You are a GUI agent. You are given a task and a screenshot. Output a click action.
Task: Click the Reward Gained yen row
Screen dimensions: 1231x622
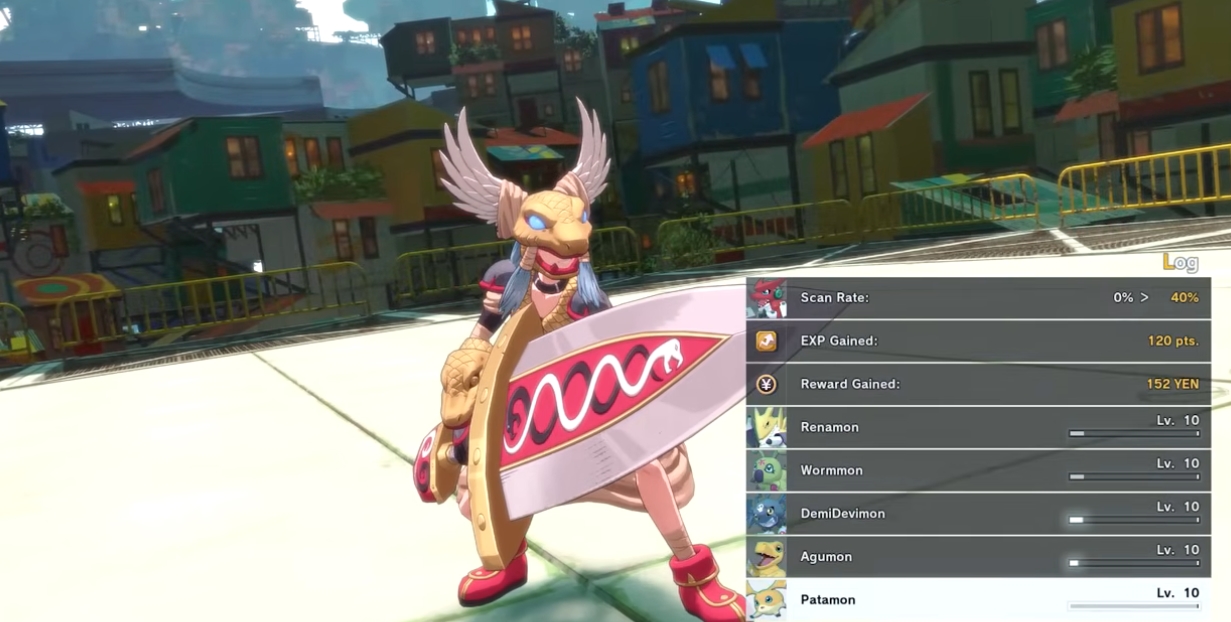(978, 384)
